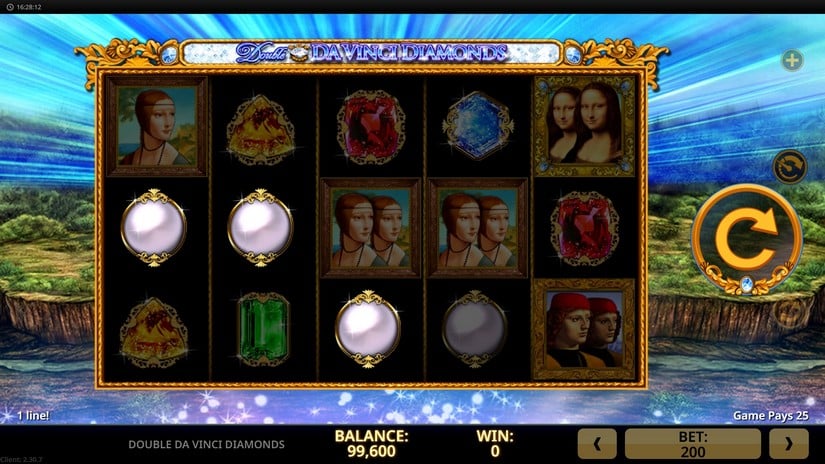Increase the bet with the right arrow

(788, 443)
